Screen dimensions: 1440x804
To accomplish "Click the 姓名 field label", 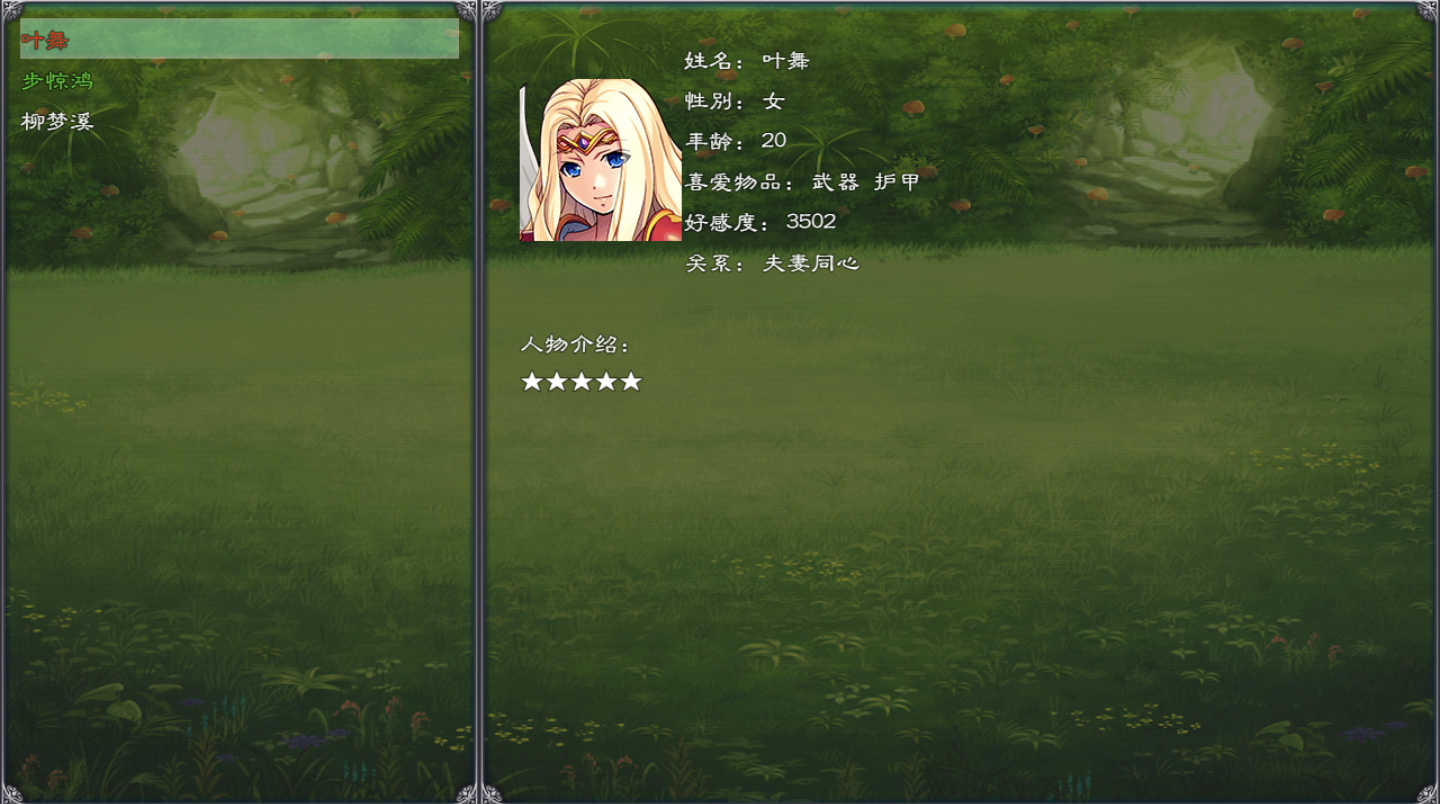I will coord(702,60).
